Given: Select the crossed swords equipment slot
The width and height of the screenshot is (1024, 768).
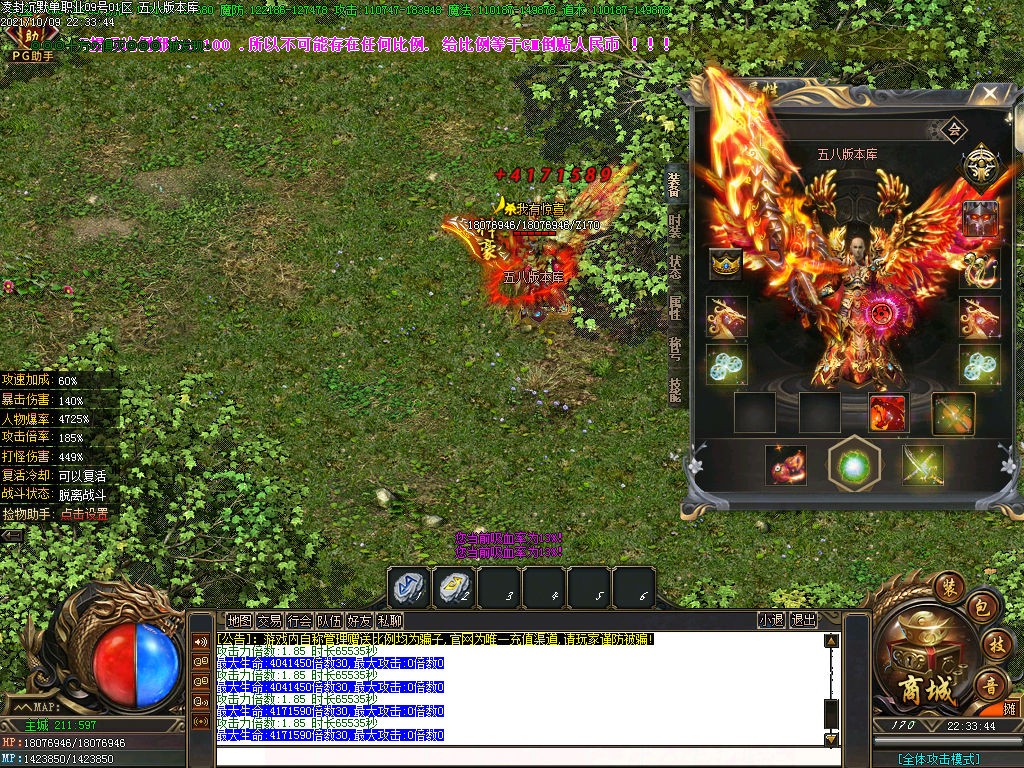Looking at the screenshot, I should point(922,465).
